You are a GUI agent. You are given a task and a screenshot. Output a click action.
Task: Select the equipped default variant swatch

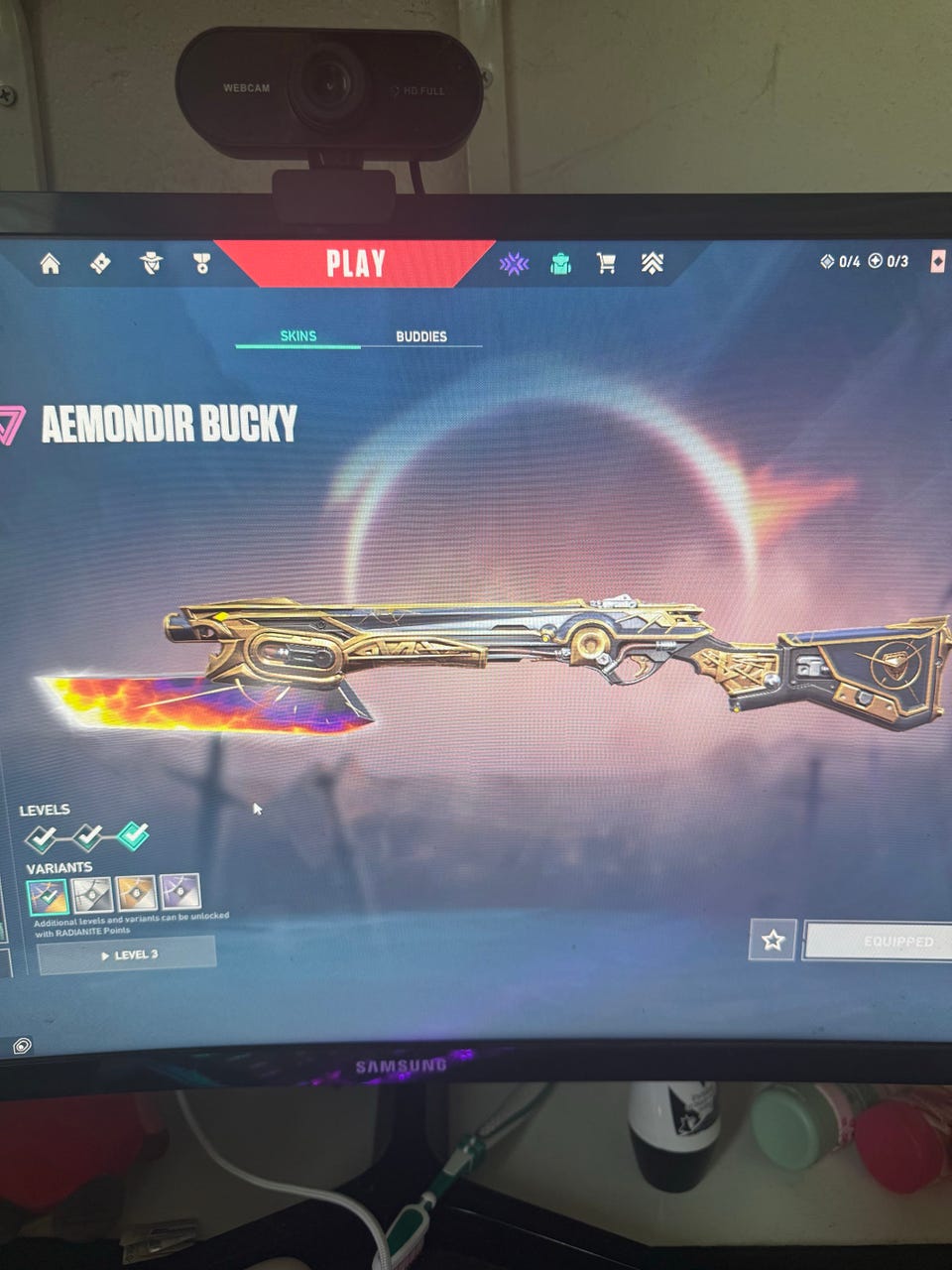tap(48, 897)
